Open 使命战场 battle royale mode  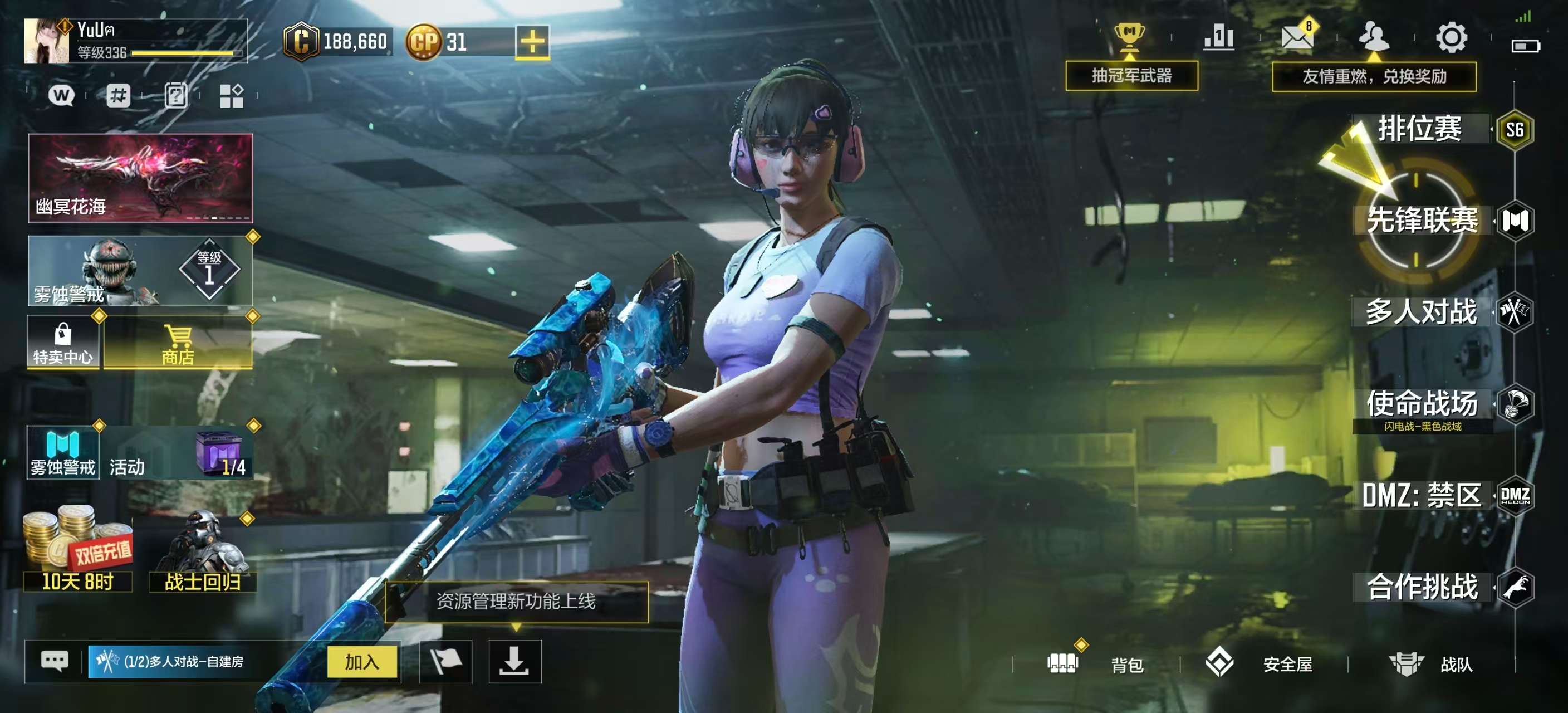pos(1422,404)
